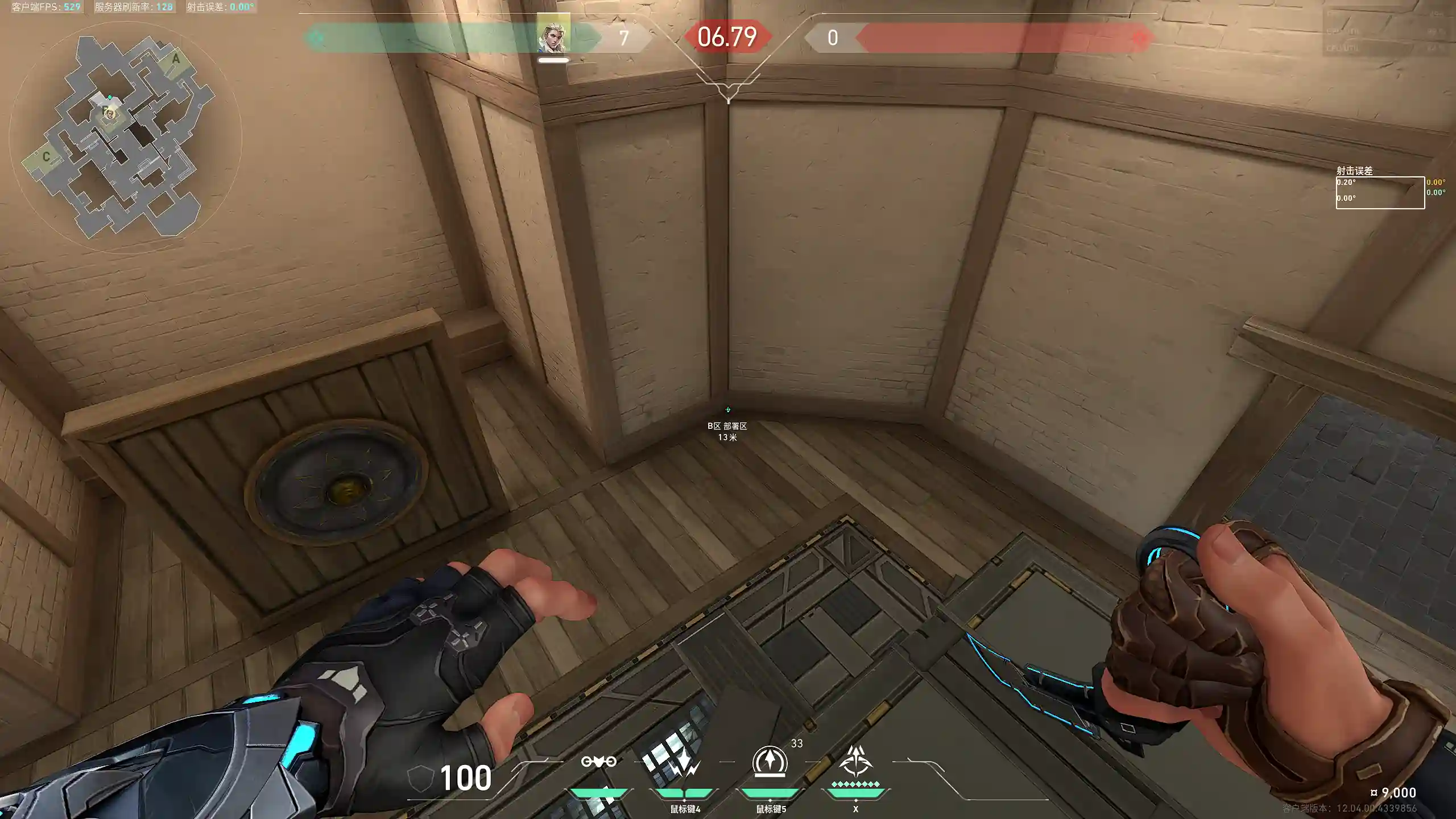
Task: Select the A site label on minimap
Action: 176,59
